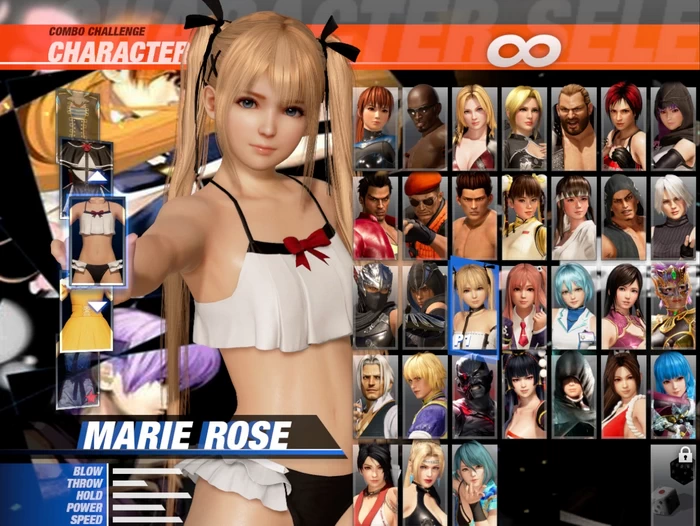The height and width of the screenshot is (526, 700).
Task: Pick Tina from the roster
Action: pyautogui.click(x=474, y=127)
